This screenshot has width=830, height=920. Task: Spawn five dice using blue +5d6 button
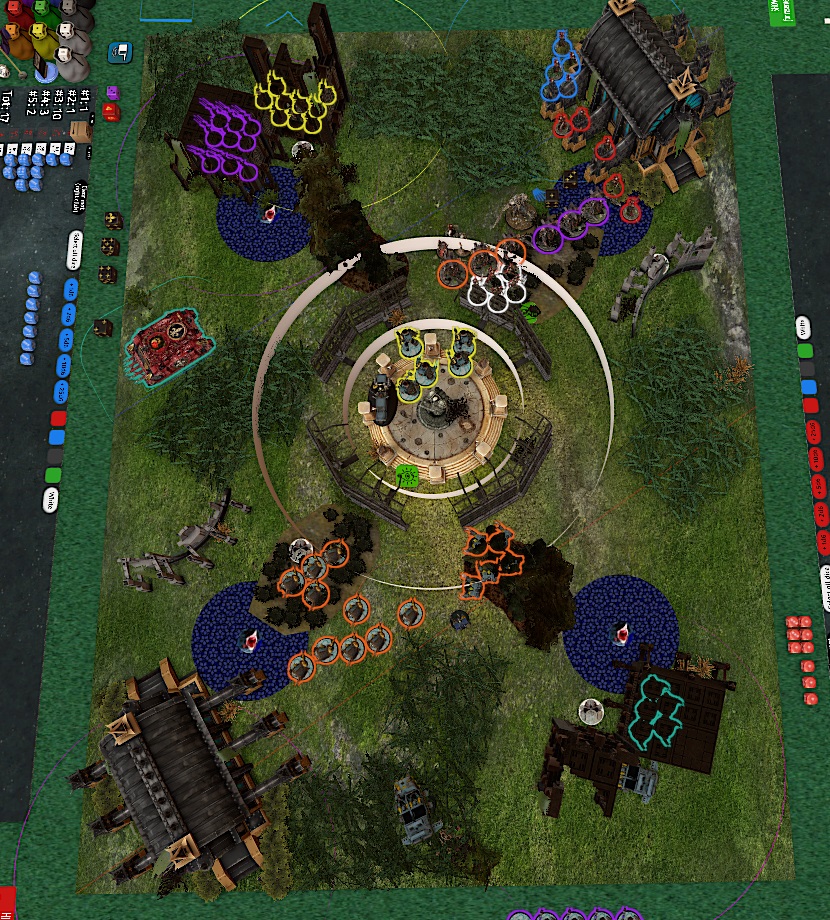[67, 340]
